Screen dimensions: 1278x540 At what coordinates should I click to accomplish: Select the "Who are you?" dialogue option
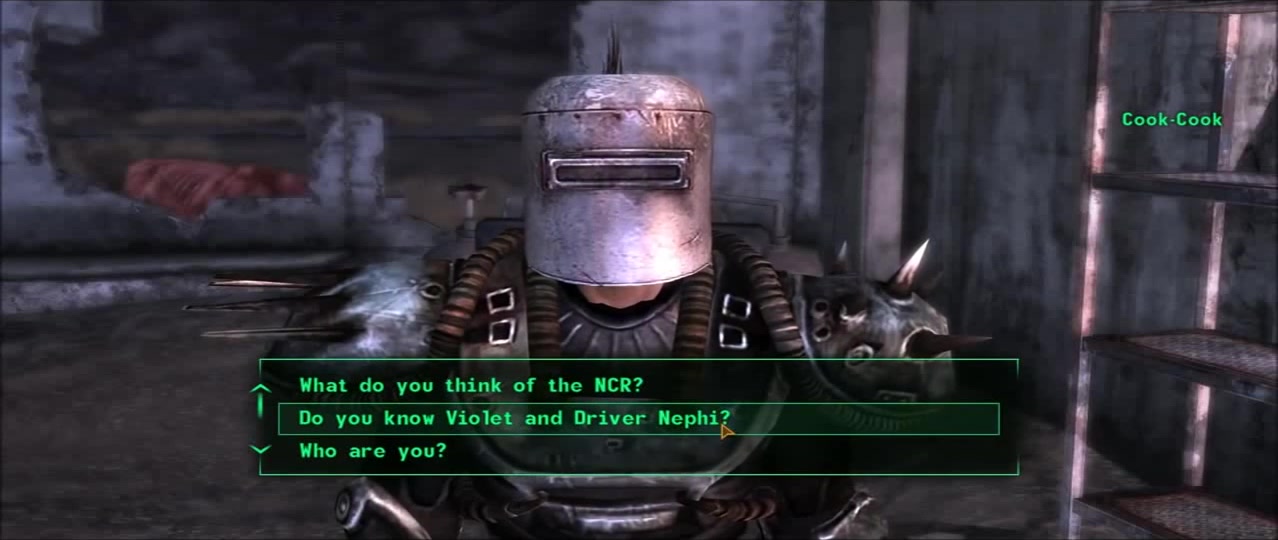(x=372, y=451)
